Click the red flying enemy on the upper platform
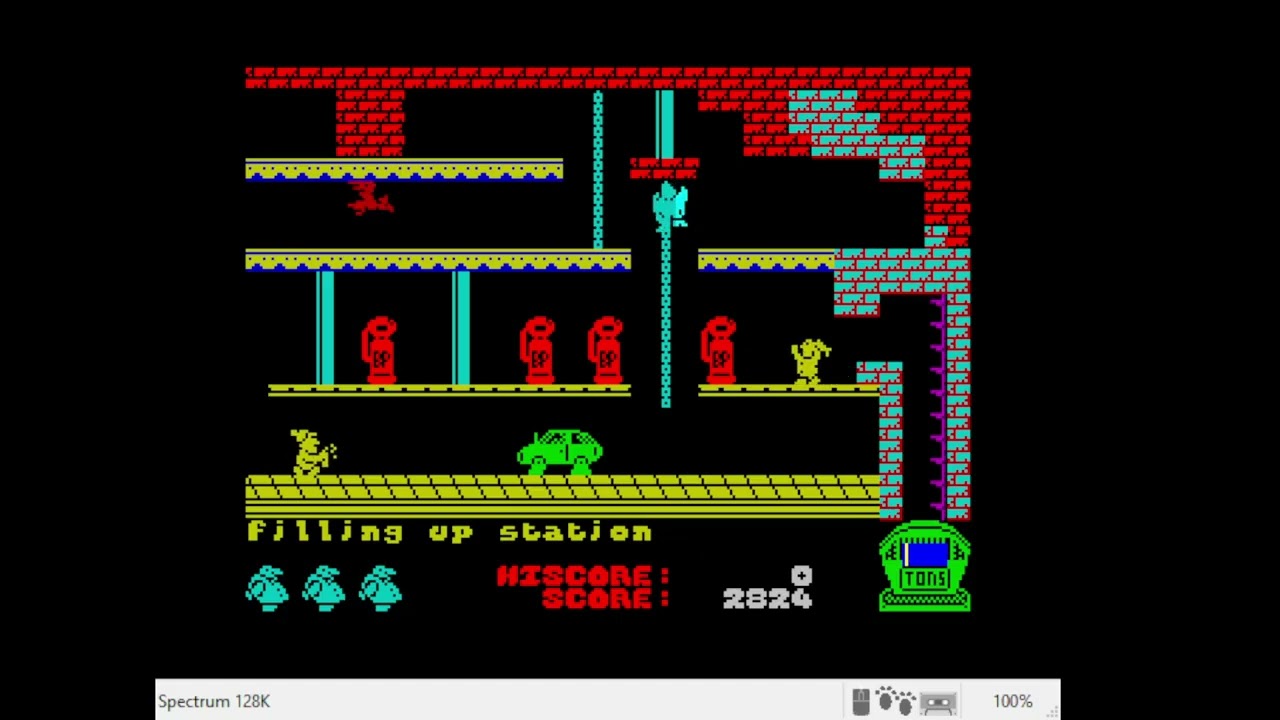Image resolution: width=1280 pixels, height=720 pixels. pyautogui.click(x=370, y=198)
